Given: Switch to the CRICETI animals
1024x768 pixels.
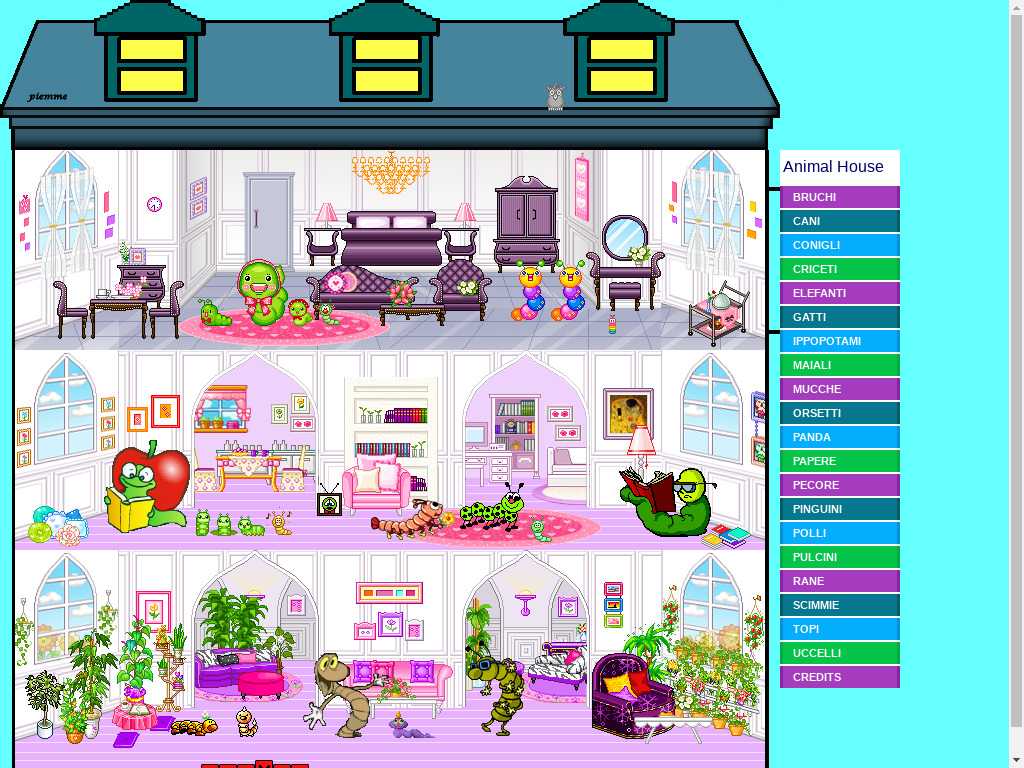Looking at the screenshot, I should 839,269.
